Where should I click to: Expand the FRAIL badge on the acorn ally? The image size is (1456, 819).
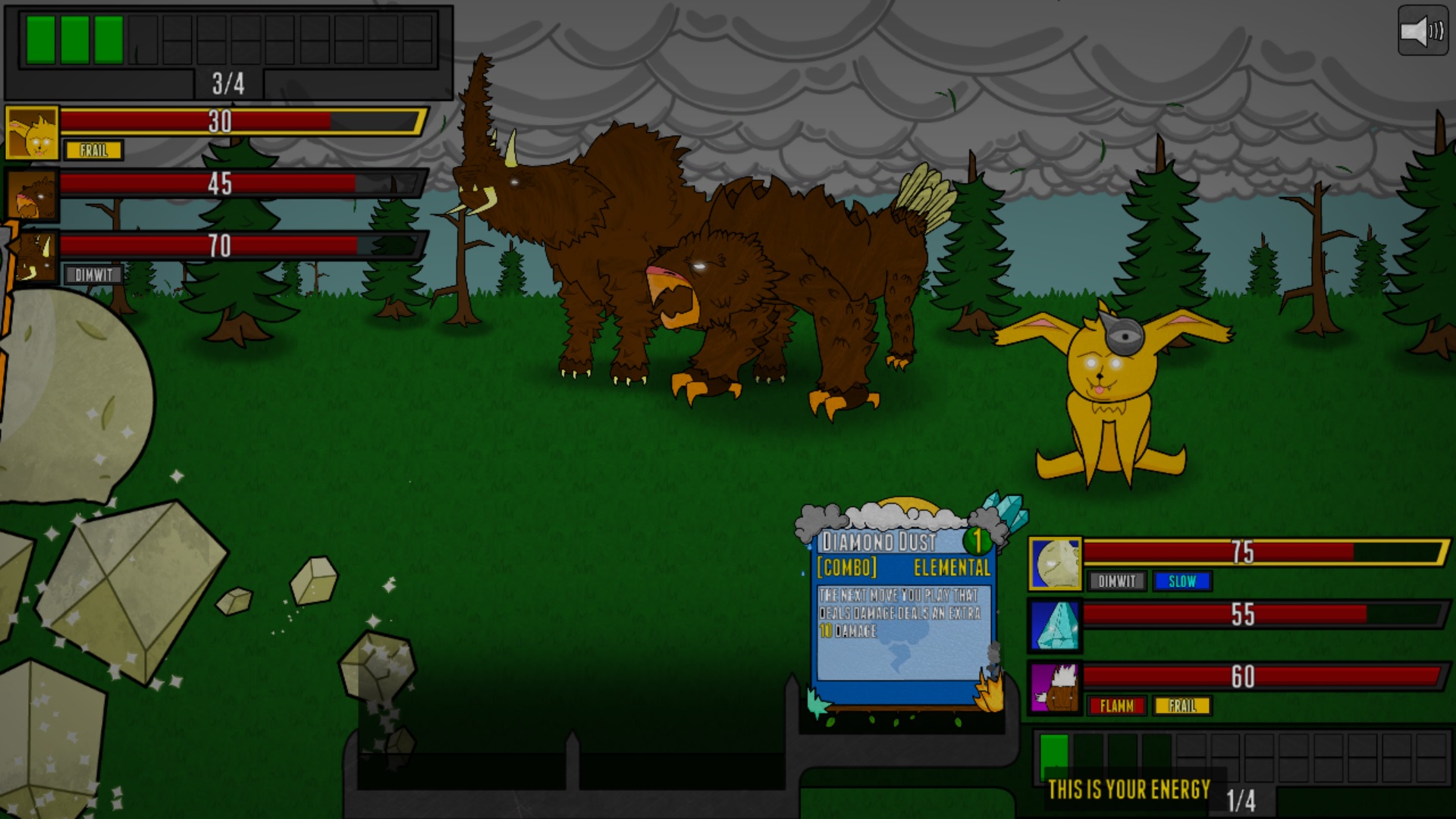click(1182, 705)
